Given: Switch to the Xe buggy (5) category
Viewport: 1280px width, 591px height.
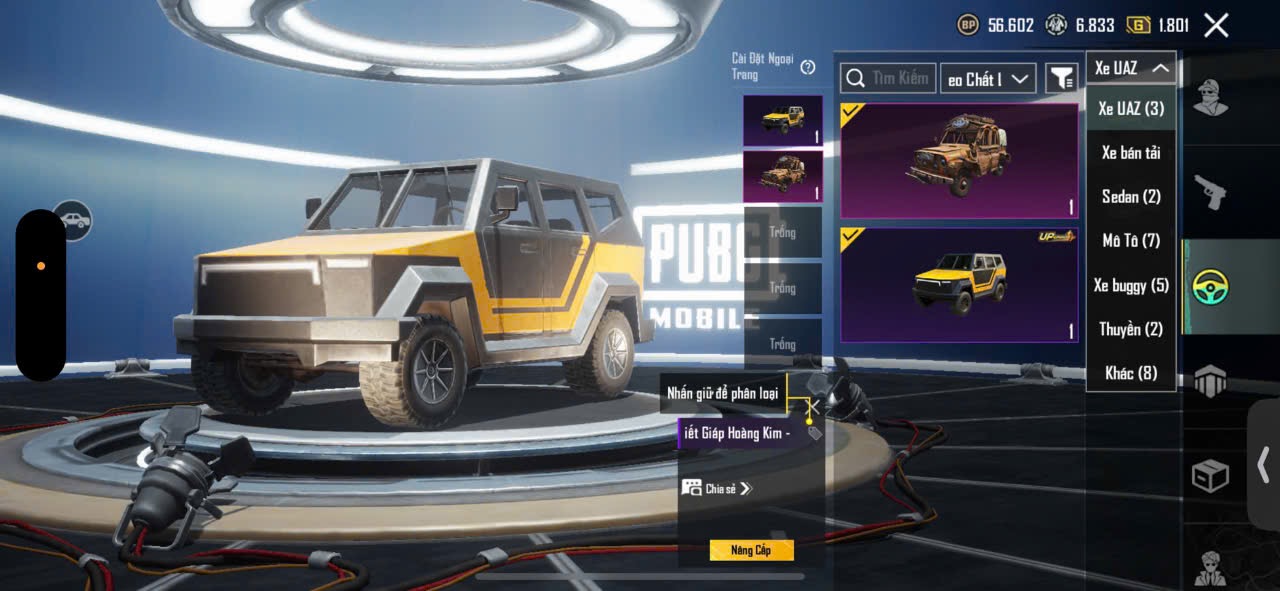Looking at the screenshot, I should [x=1131, y=285].
